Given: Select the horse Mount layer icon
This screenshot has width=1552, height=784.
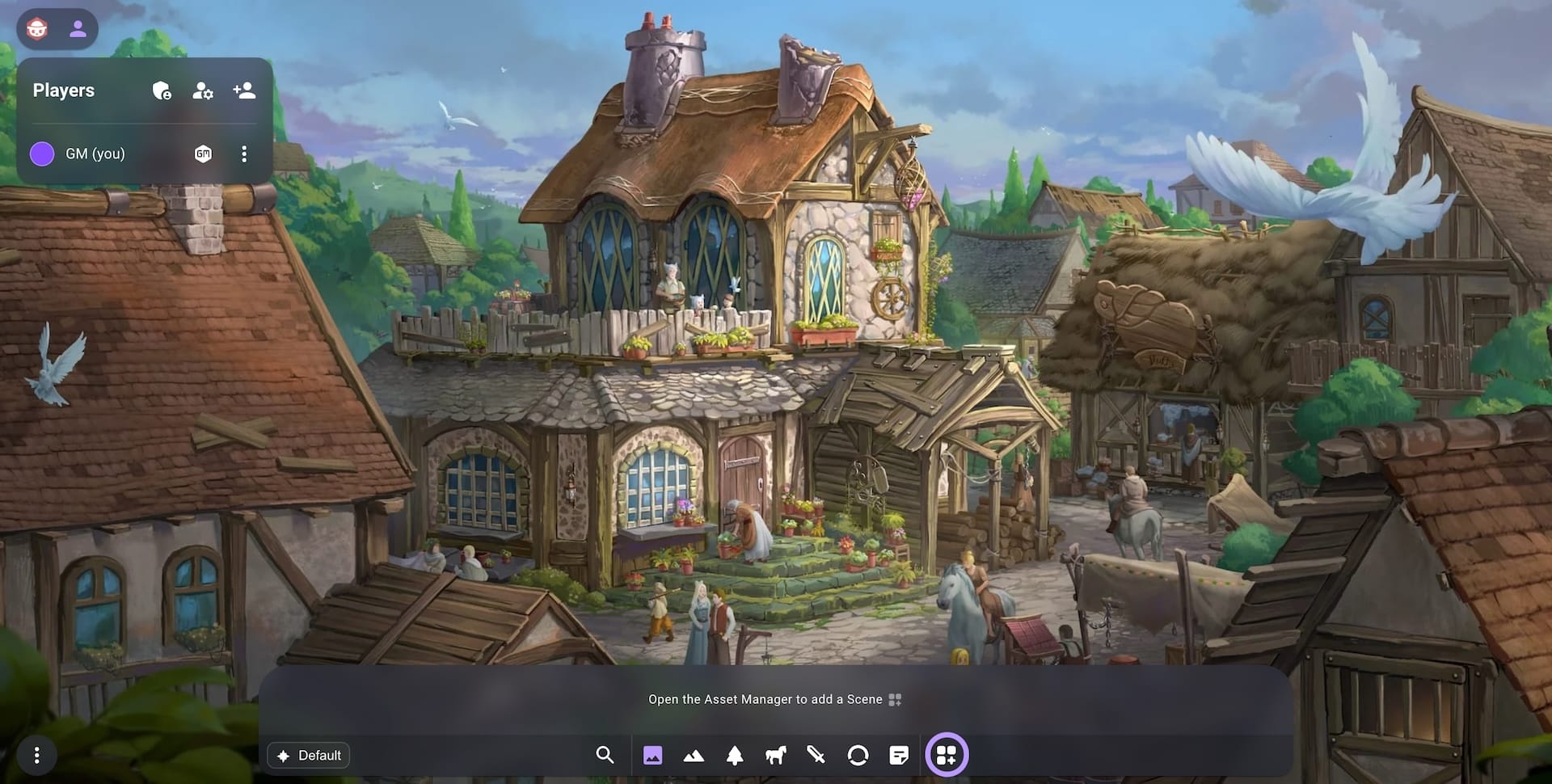Looking at the screenshot, I should coord(775,756).
